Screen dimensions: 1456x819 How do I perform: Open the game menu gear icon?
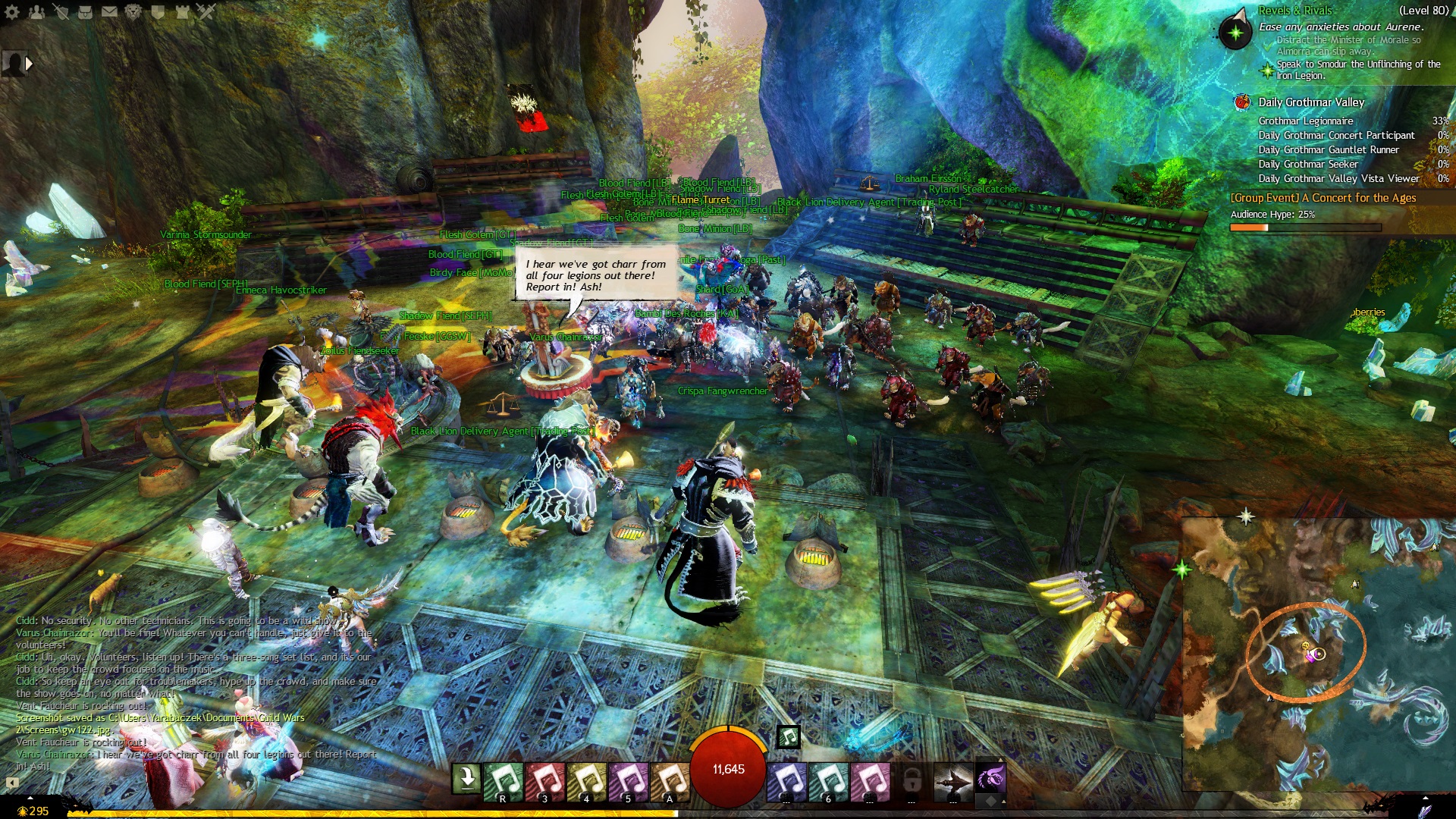(x=12, y=11)
